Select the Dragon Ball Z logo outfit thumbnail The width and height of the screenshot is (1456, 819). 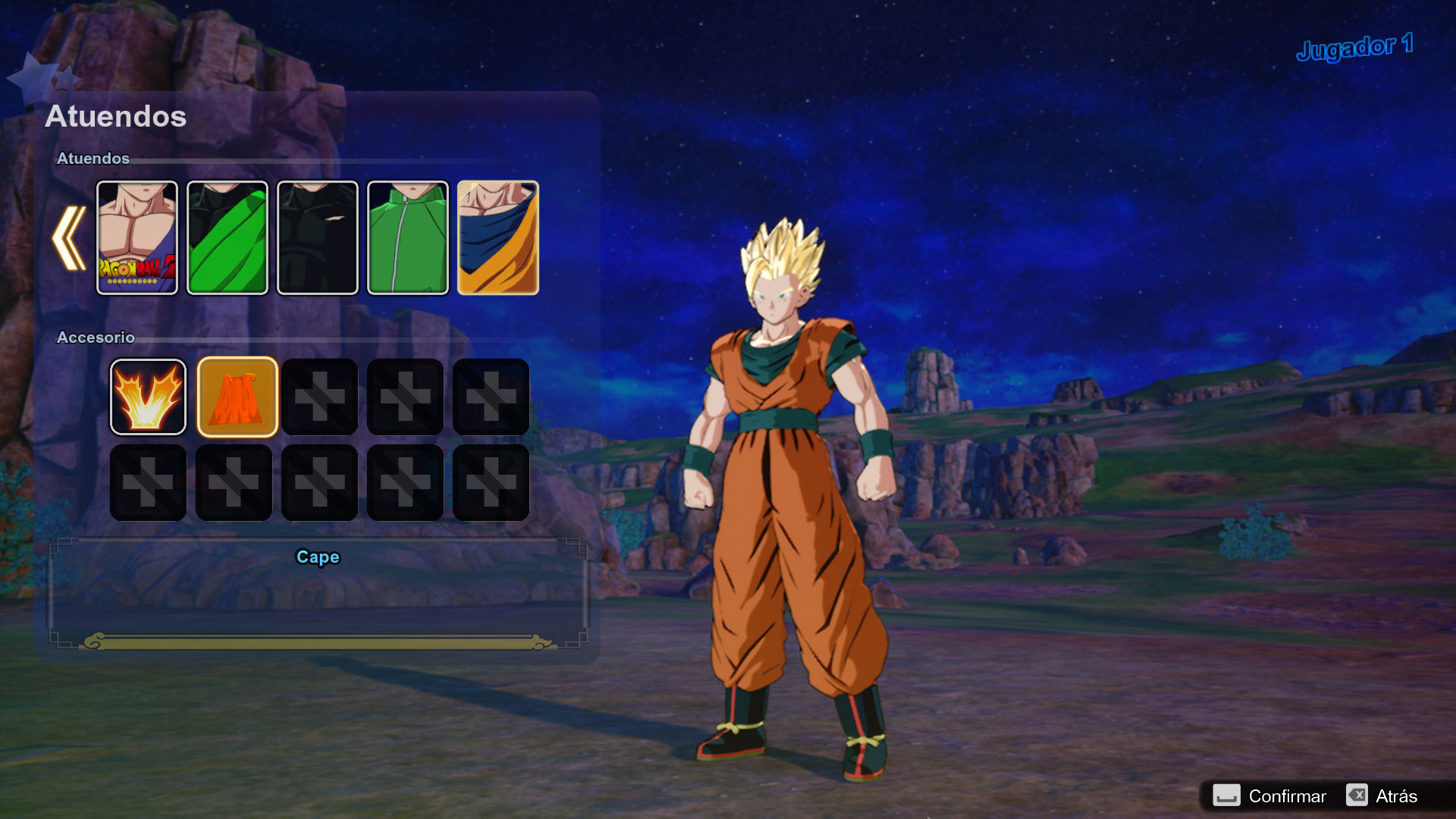(x=136, y=237)
